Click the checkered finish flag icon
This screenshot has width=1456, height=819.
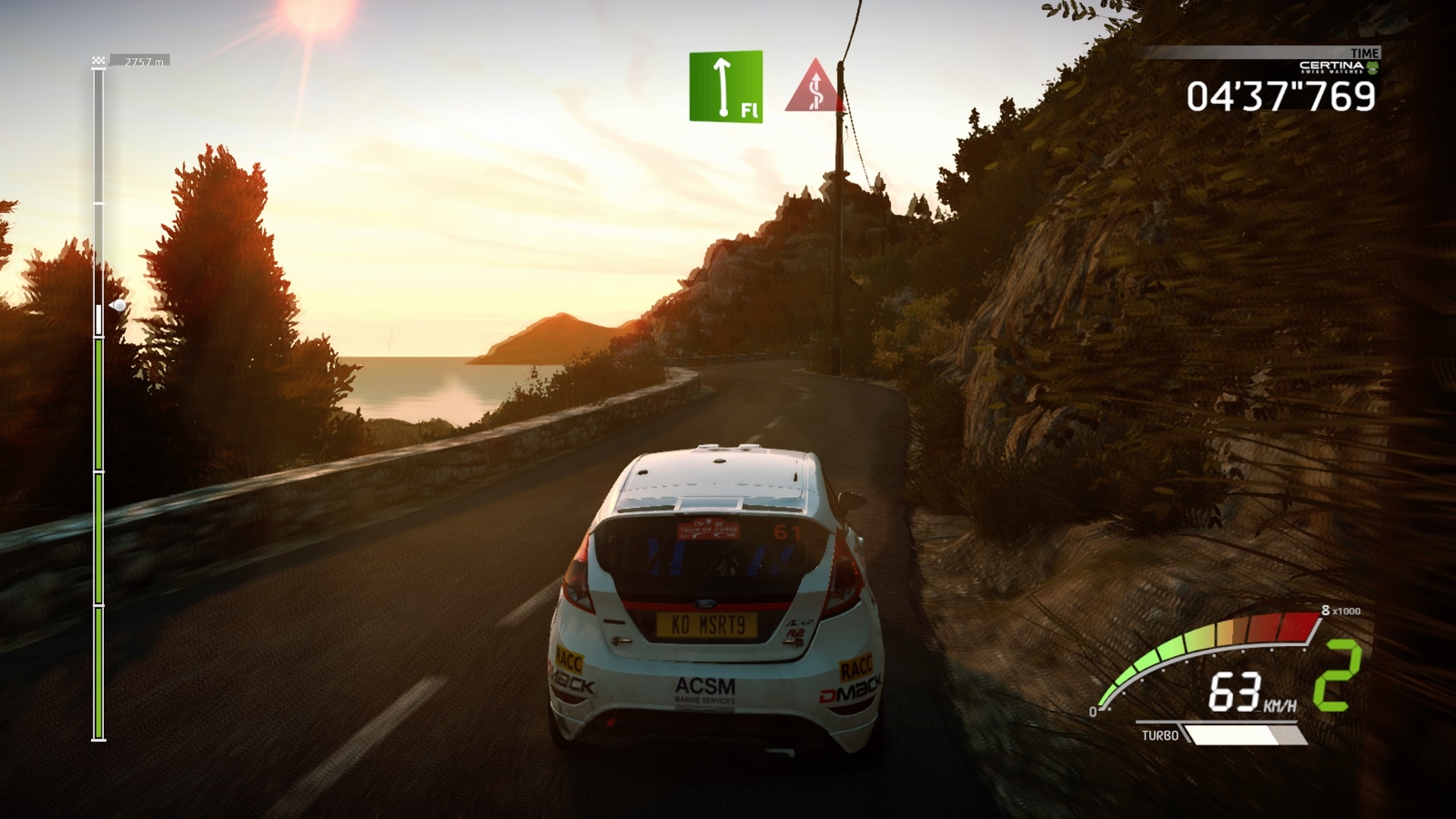click(98, 61)
